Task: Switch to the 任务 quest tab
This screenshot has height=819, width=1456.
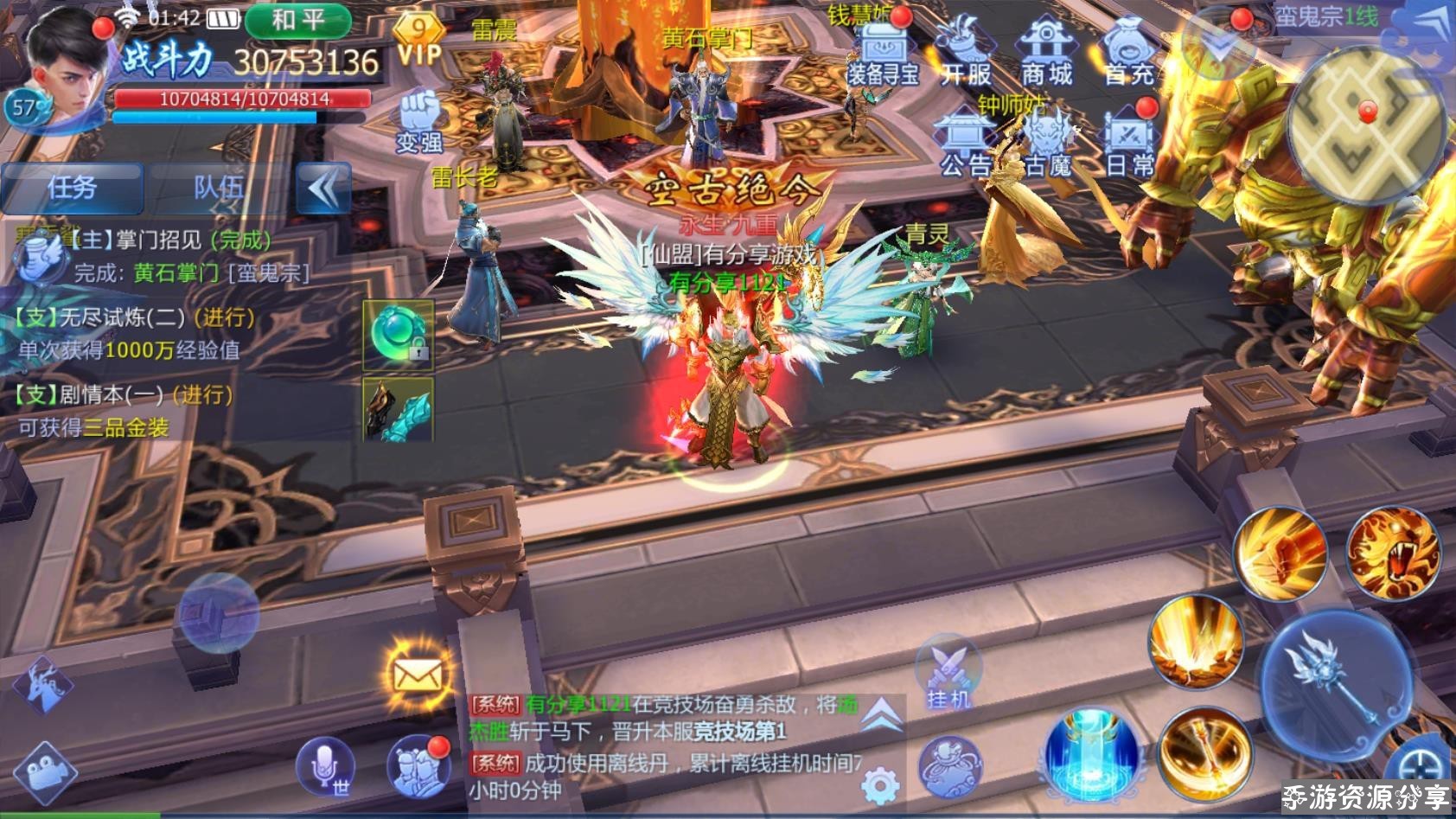Action: tap(72, 188)
